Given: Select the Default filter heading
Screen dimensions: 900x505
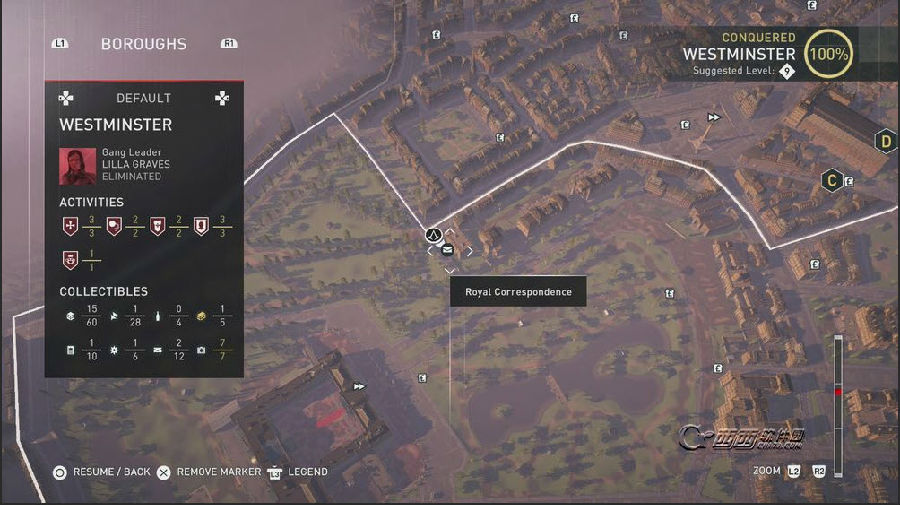Looking at the screenshot, I should pos(143,98).
